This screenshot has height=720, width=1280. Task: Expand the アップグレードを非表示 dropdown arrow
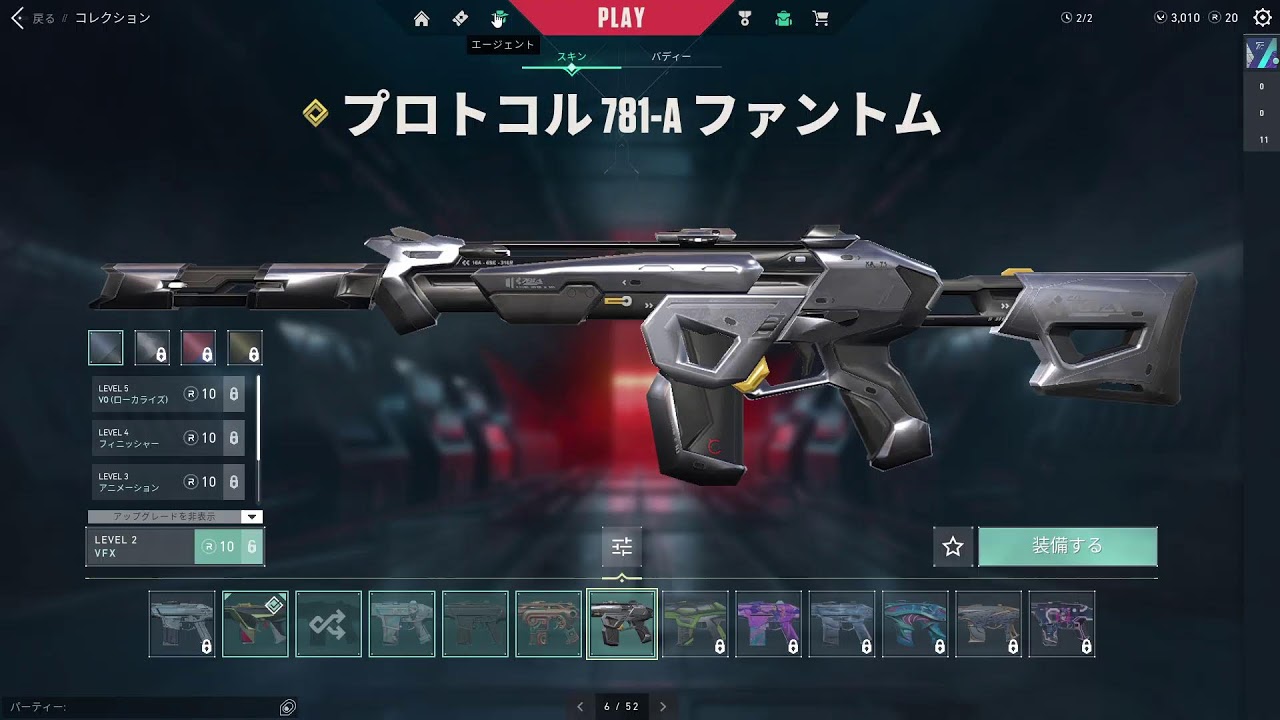point(252,516)
